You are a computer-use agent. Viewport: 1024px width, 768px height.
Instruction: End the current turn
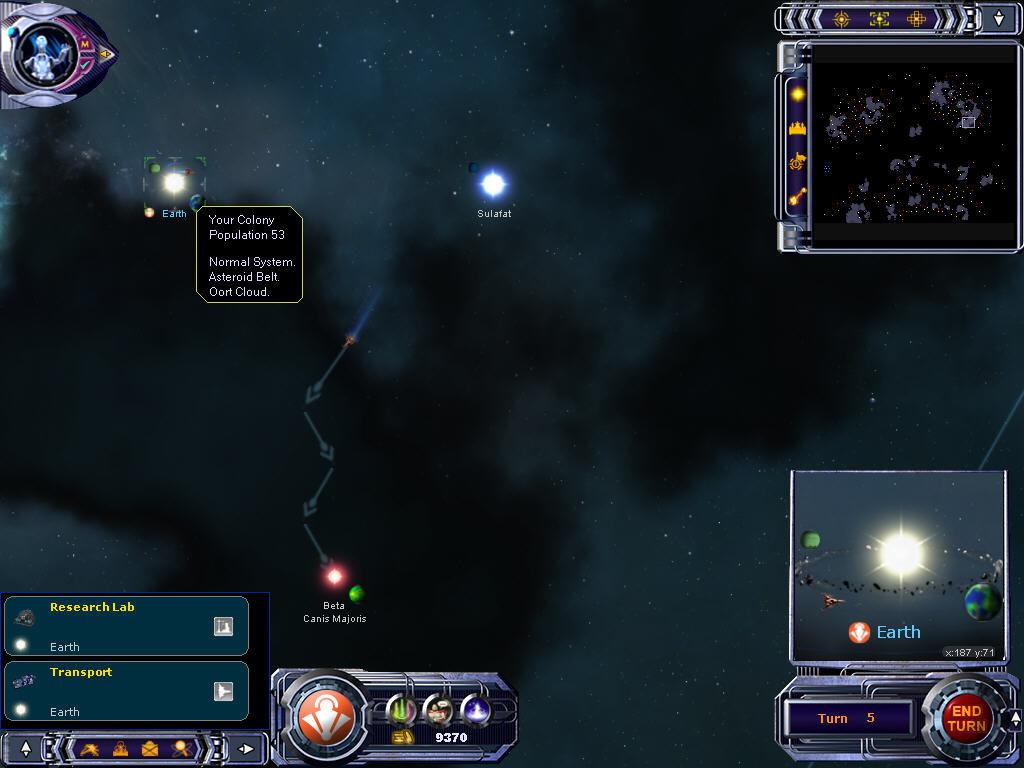click(965, 718)
